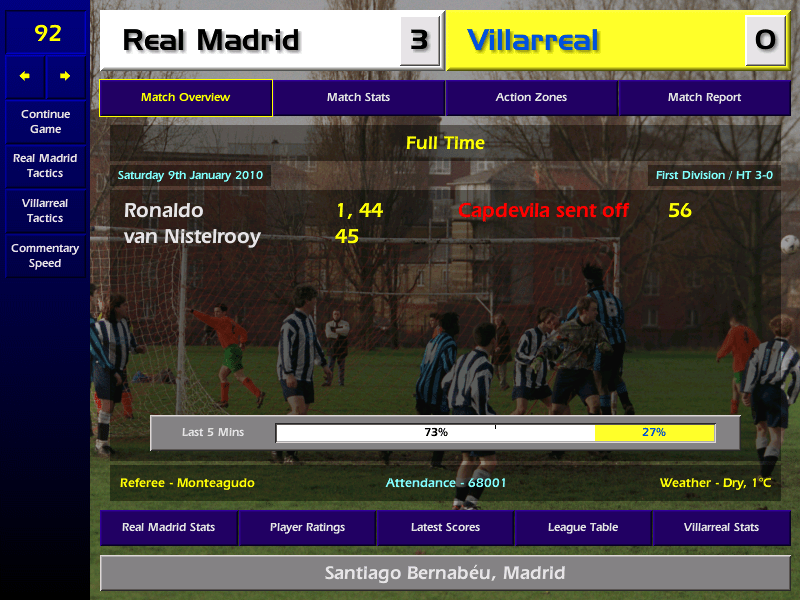Select the Match Overview tab
The image size is (800, 600).
[185, 98]
